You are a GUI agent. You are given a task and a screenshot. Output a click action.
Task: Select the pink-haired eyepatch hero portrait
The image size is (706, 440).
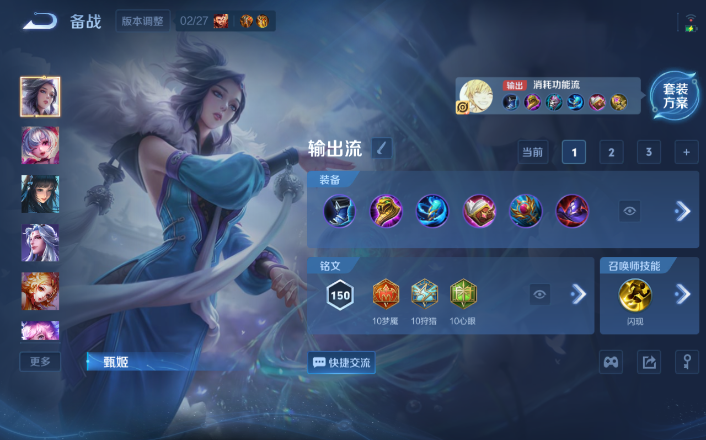[40, 145]
